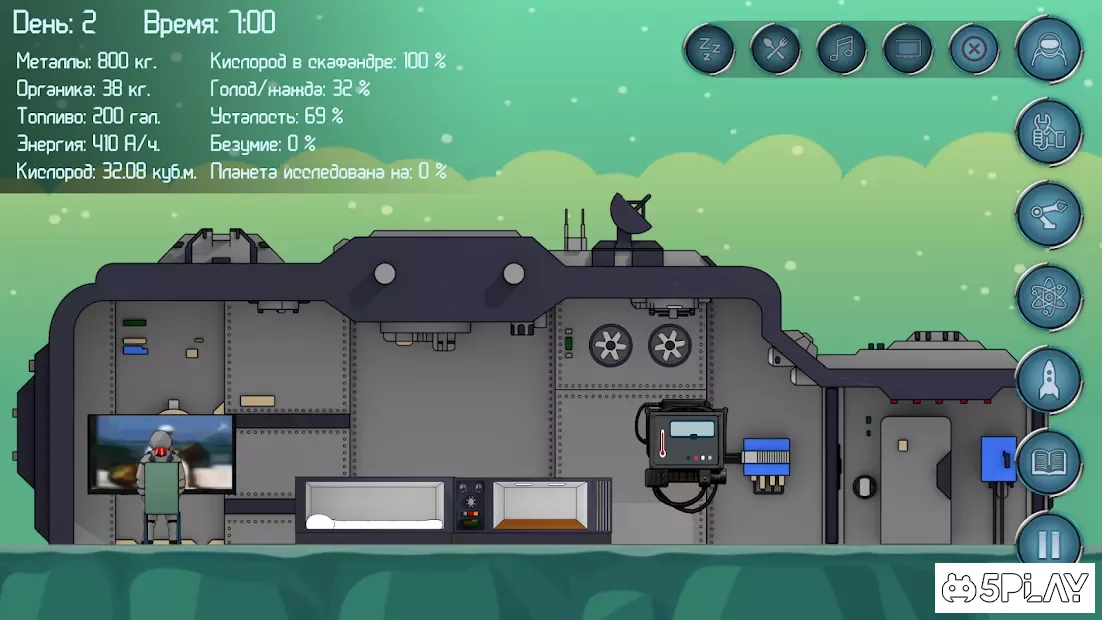This screenshot has height=620, width=1102.
Task: Open the robotic arm menu
Action: [x=1049, y=214]
